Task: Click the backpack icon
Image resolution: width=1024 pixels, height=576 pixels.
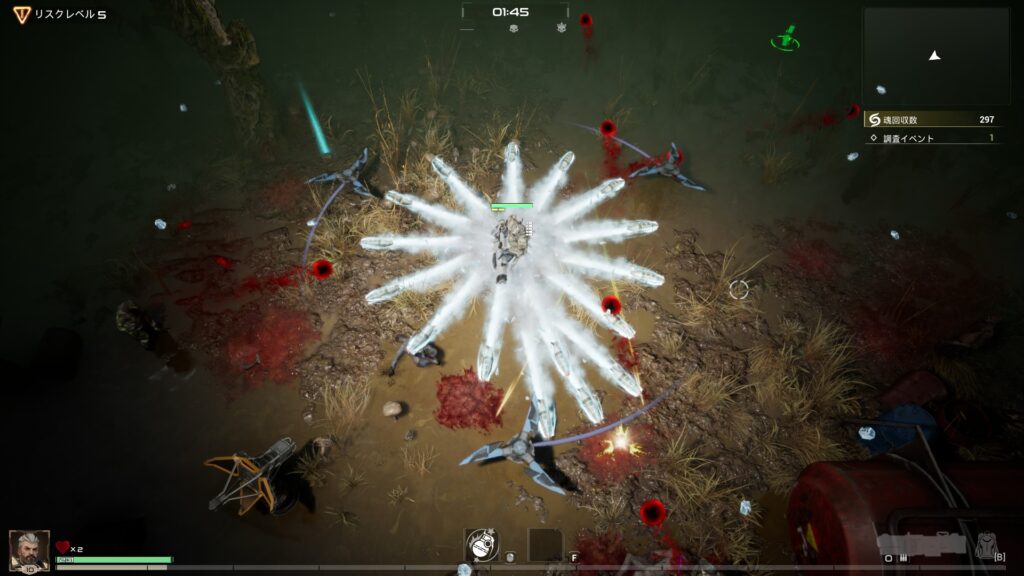Action: 987,544
